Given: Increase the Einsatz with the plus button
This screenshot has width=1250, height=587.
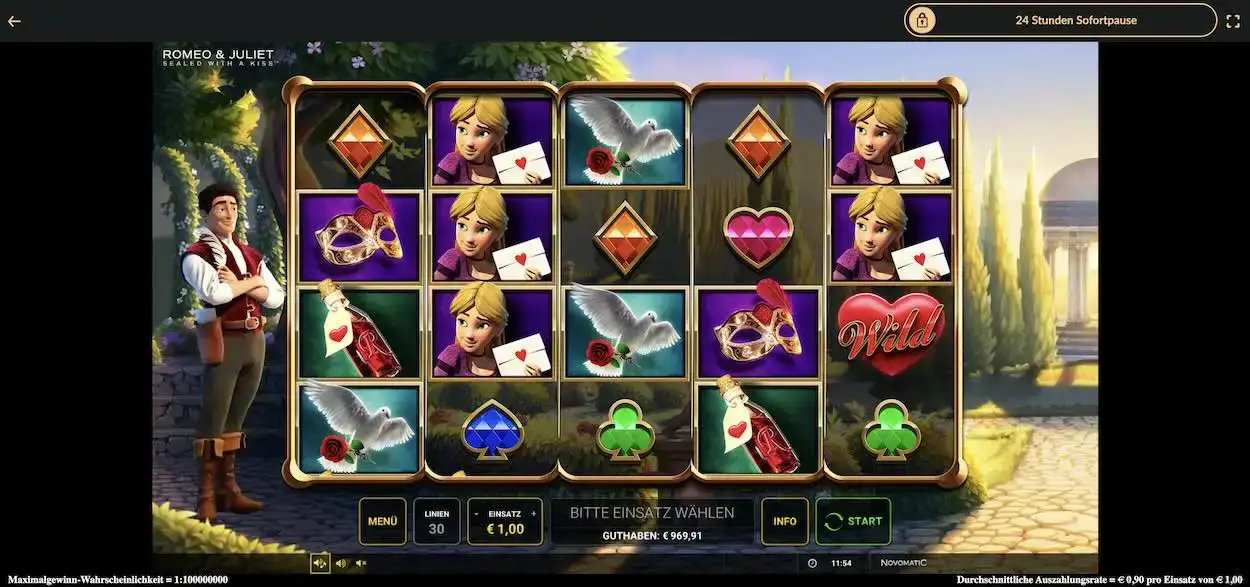Looking at the screenshot, I should pyautogui.click(x=533, y=513).
